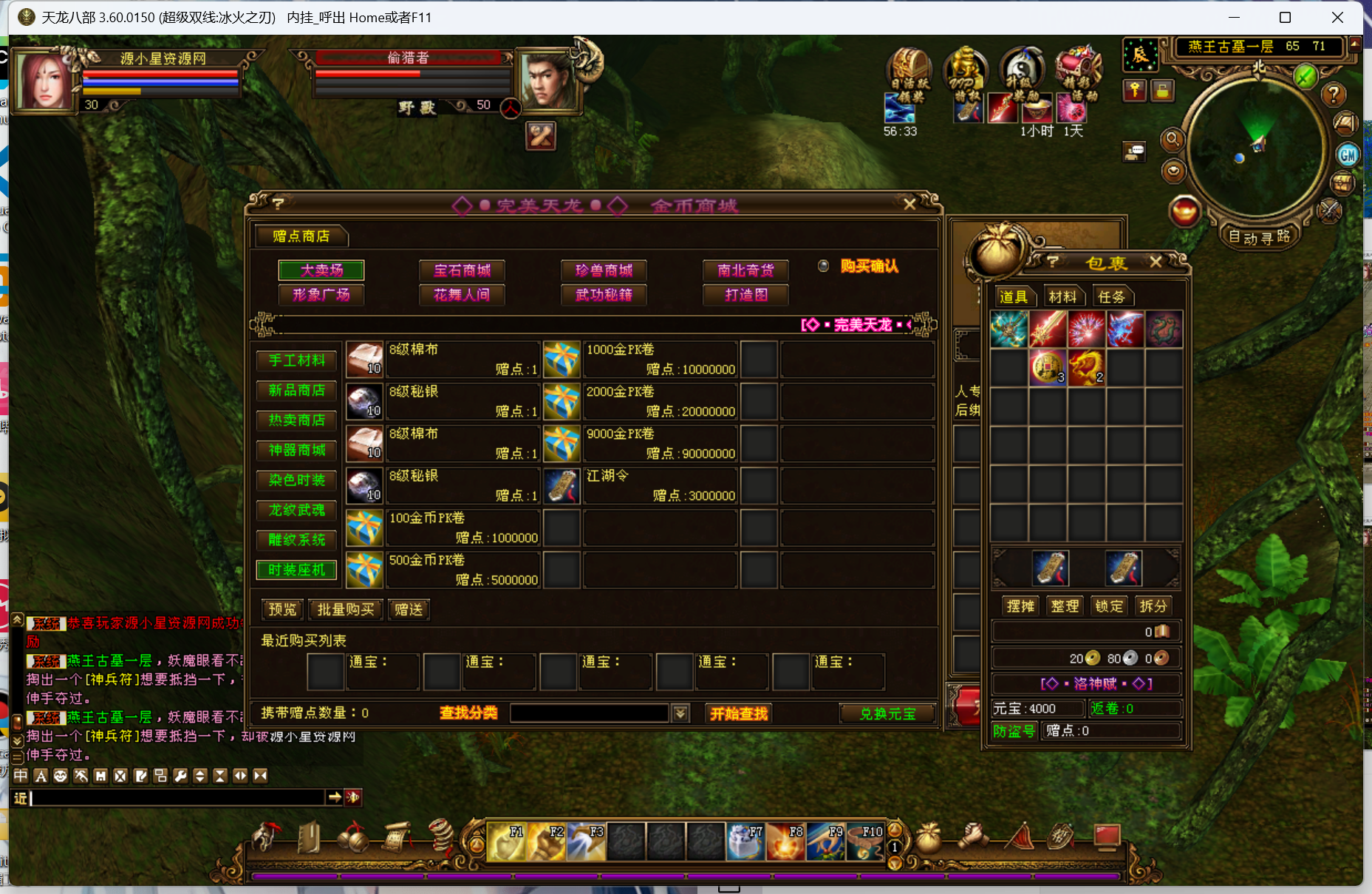
Task: Click the 批量购买 bulk purchase button
Action: pyautogui.click(x=345, y=610)
